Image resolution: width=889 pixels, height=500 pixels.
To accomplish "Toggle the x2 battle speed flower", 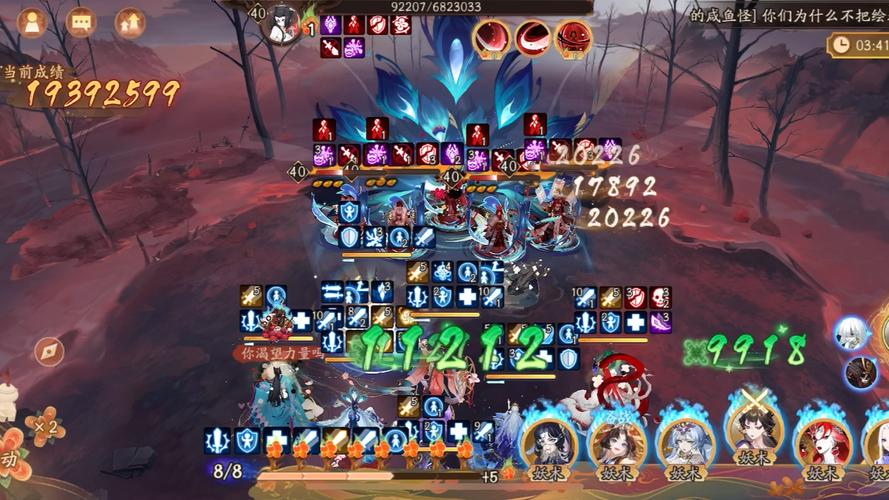I will coord(42,427).
